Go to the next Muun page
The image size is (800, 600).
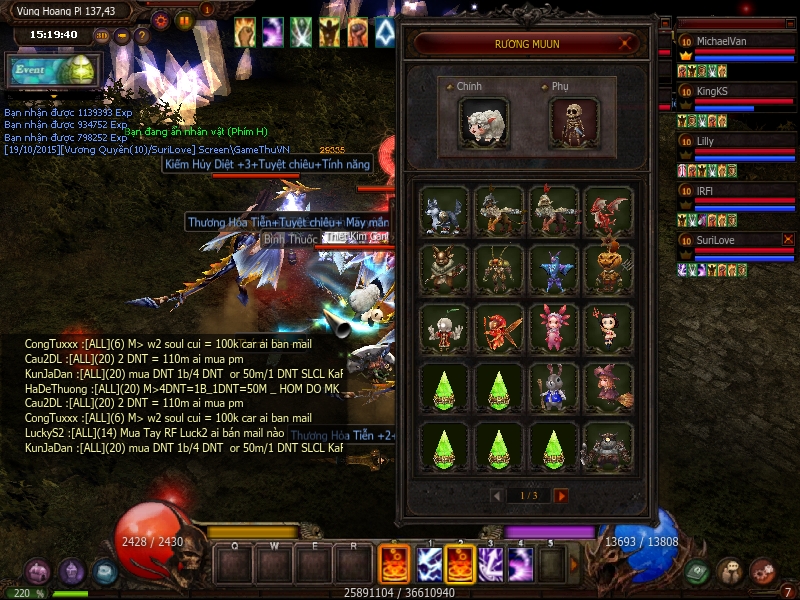[561, 496]
